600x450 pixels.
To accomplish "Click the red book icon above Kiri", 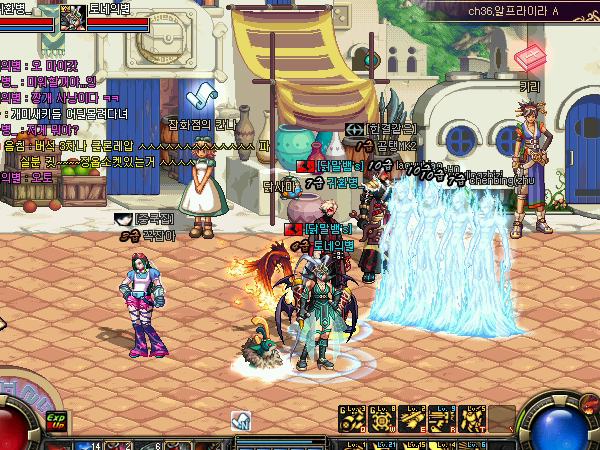I will 530,59.
